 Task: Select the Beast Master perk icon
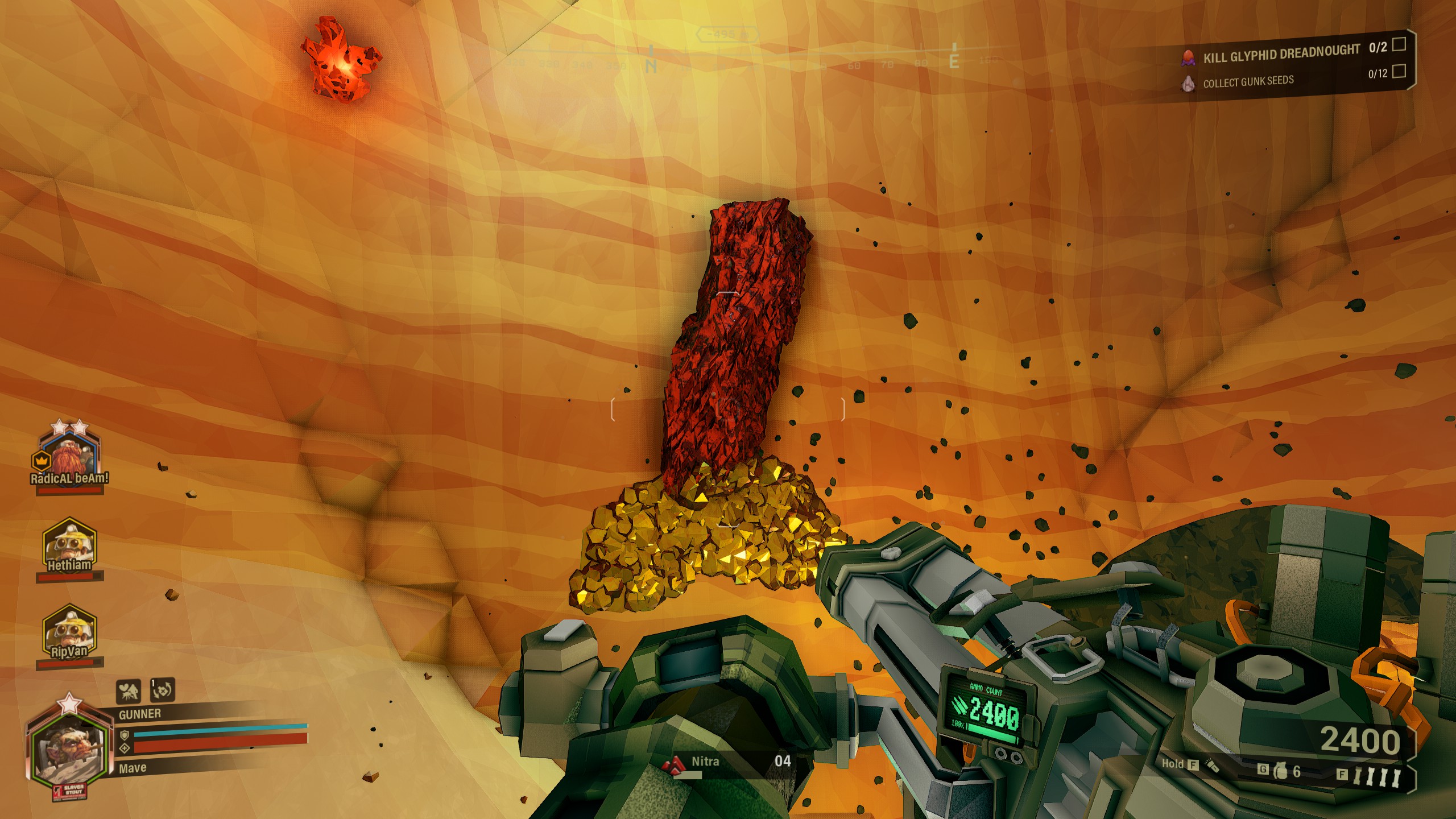coord(130,689)
